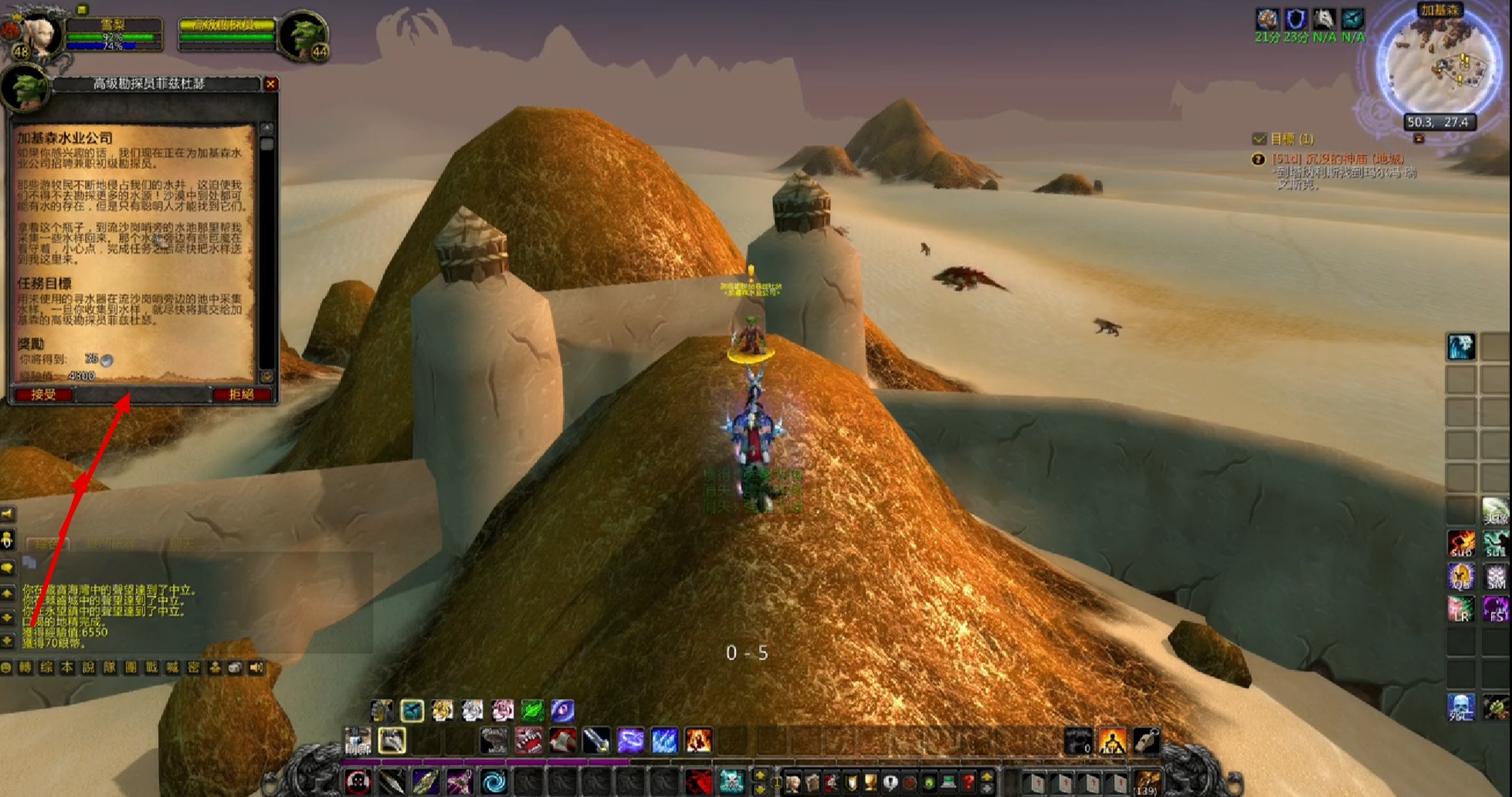1512x797 pixels.
Task: Open the red question mark help button
Action: click(x=968, y=782)
